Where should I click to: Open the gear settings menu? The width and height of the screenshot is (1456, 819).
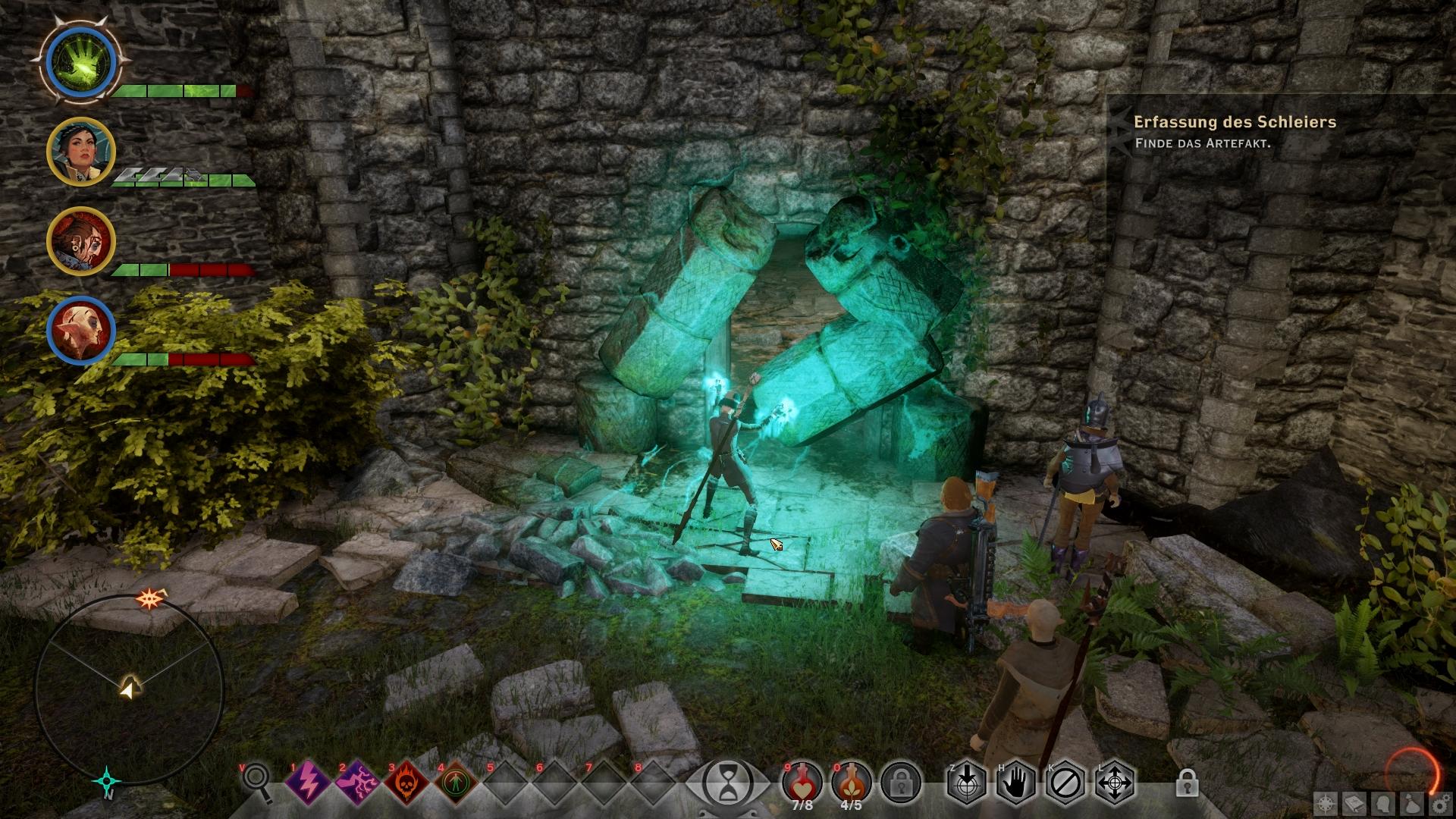pyautogui.click(x=1440, y=804)
